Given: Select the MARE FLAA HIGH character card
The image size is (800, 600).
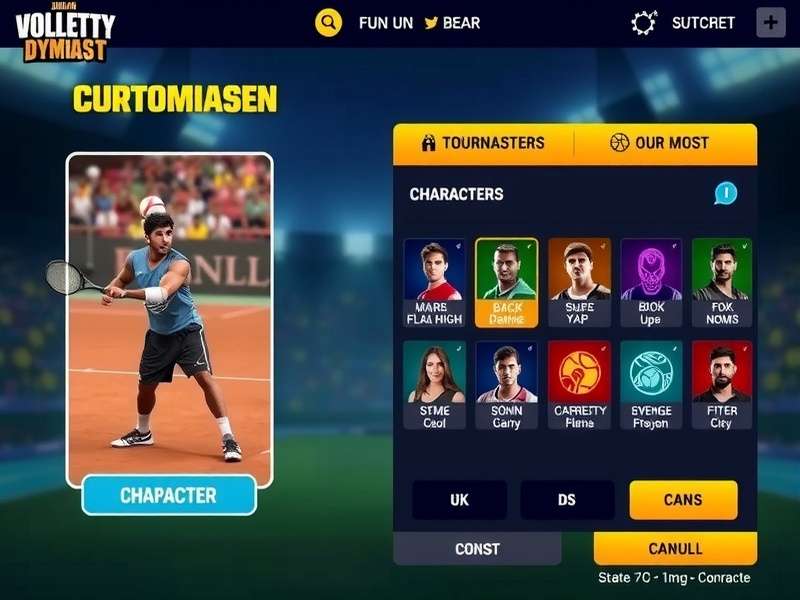Looking at the screenshot, I should pos(434,282).
